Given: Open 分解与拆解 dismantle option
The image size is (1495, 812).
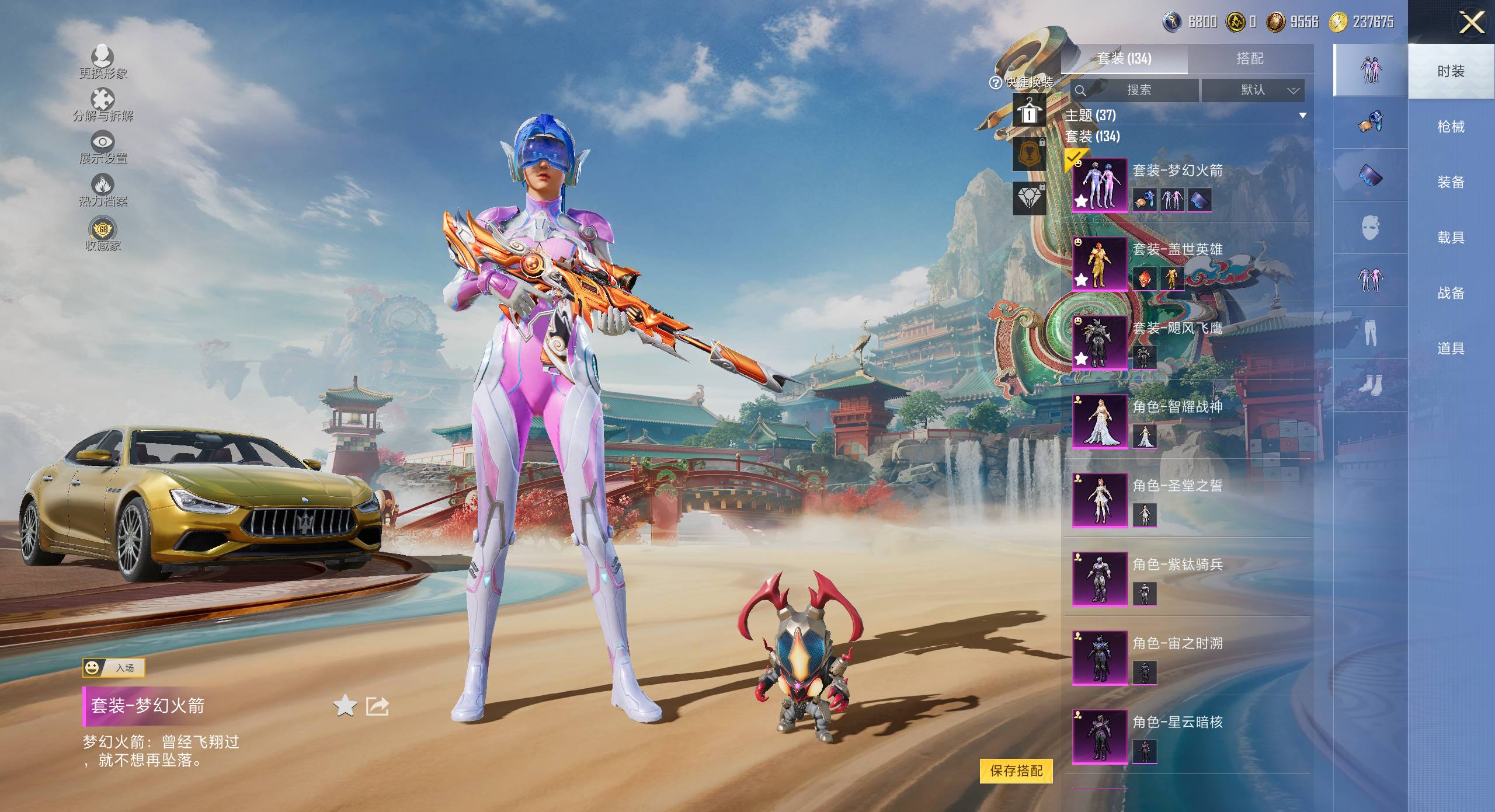Looking at the screenshot, I should 103,104.
